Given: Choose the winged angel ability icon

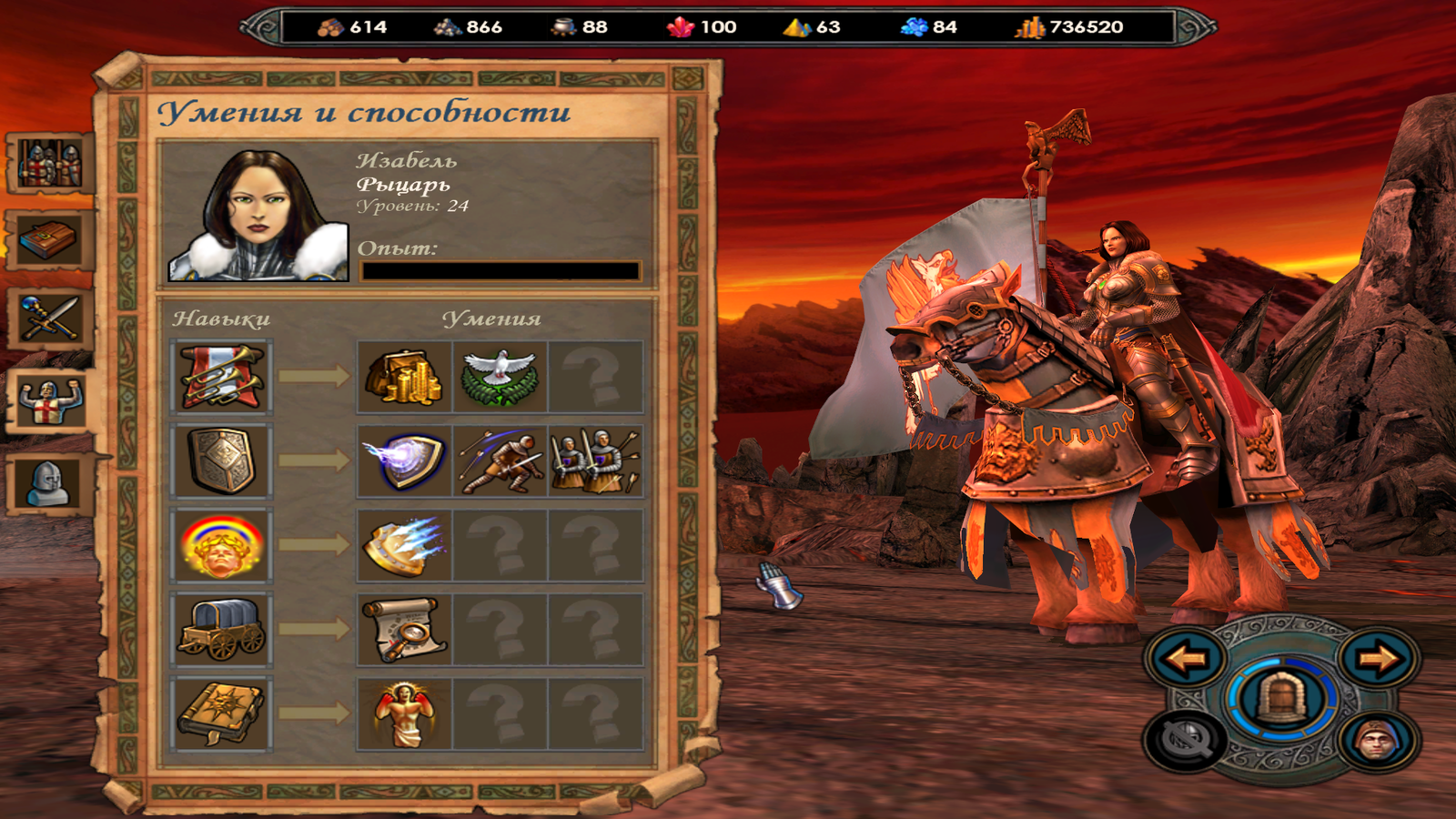Looking at the screenshot, I should point(404,713).
